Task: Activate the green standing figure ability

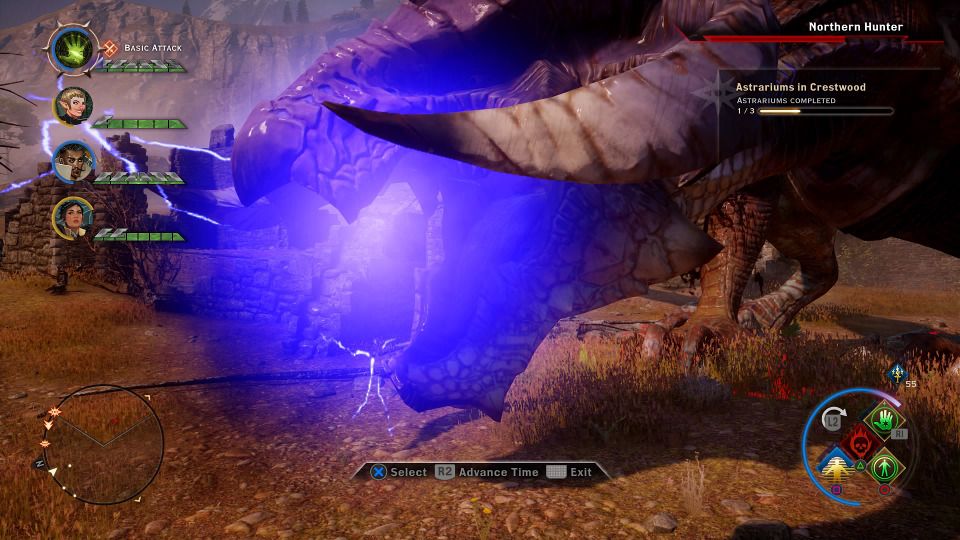Action: (x=883, y=467)
